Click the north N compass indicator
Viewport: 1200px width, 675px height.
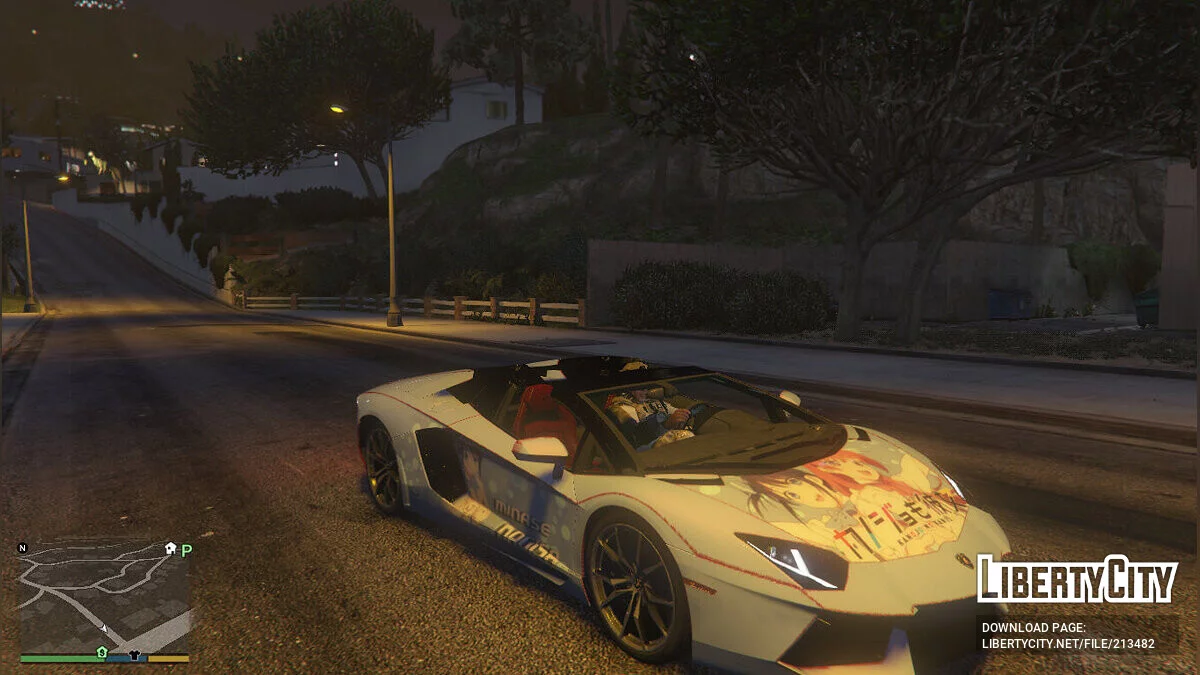(23, 548)
